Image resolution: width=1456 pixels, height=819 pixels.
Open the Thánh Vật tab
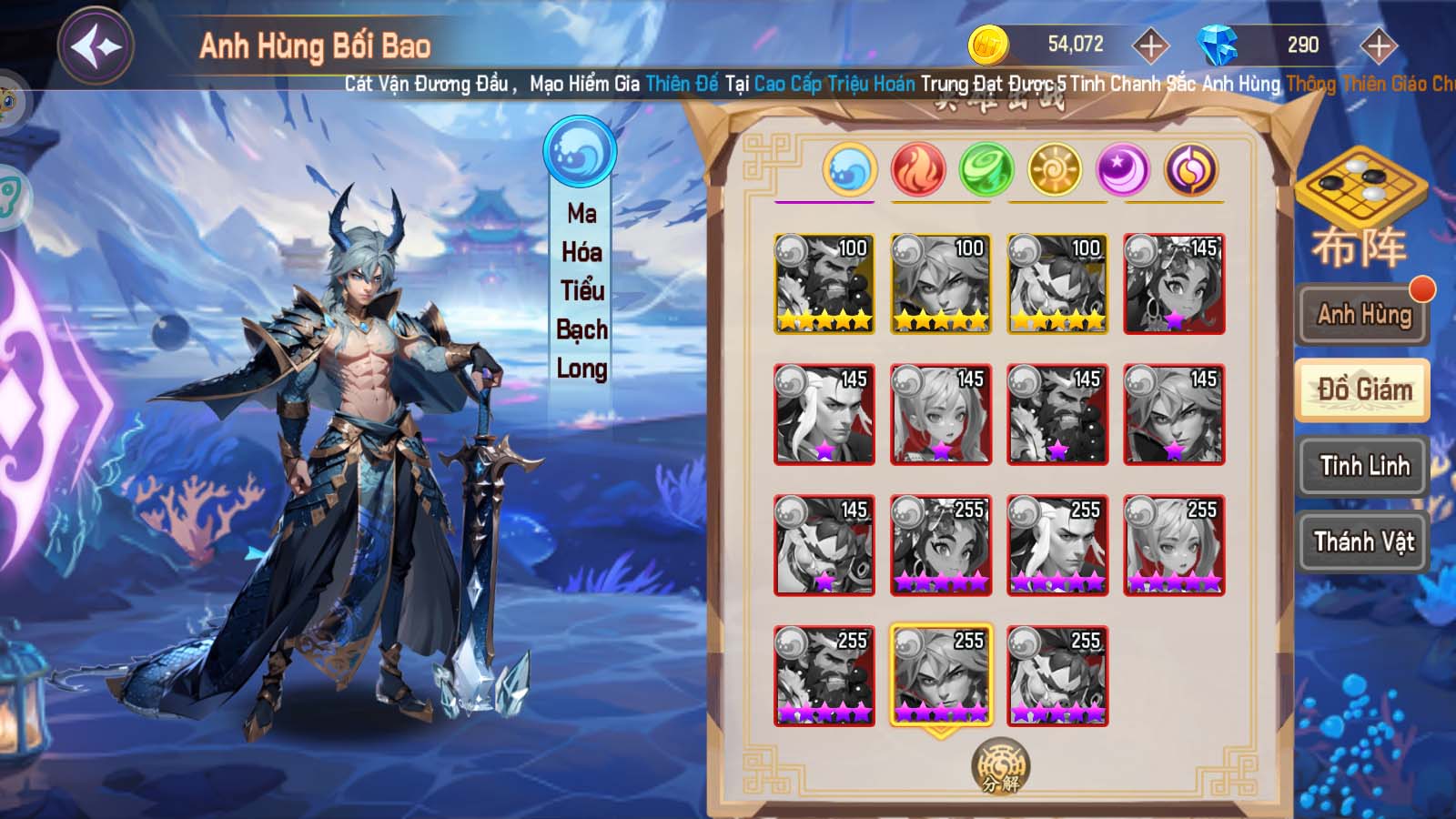[1363, 542]
